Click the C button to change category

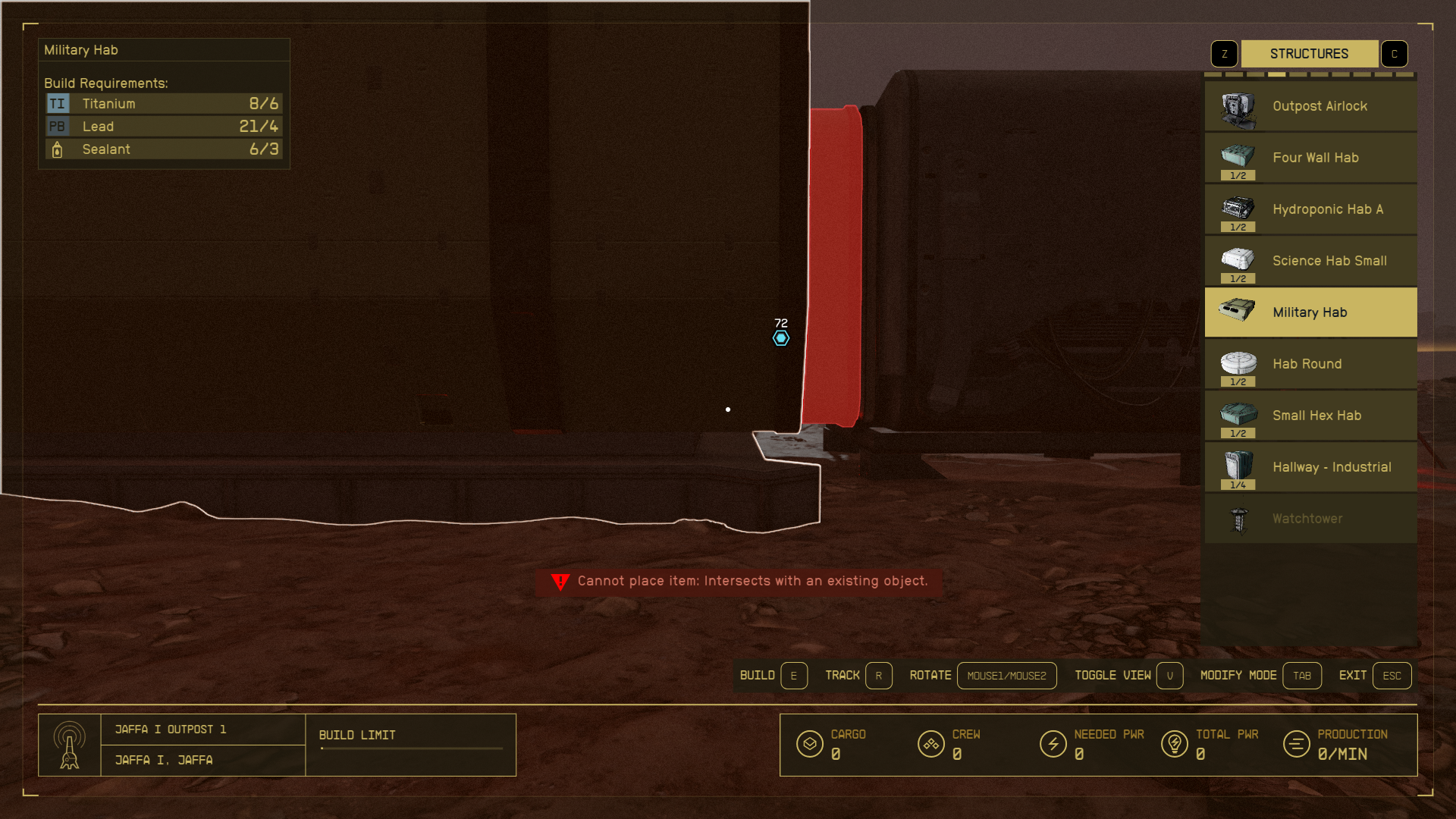tap(1394, 53)
